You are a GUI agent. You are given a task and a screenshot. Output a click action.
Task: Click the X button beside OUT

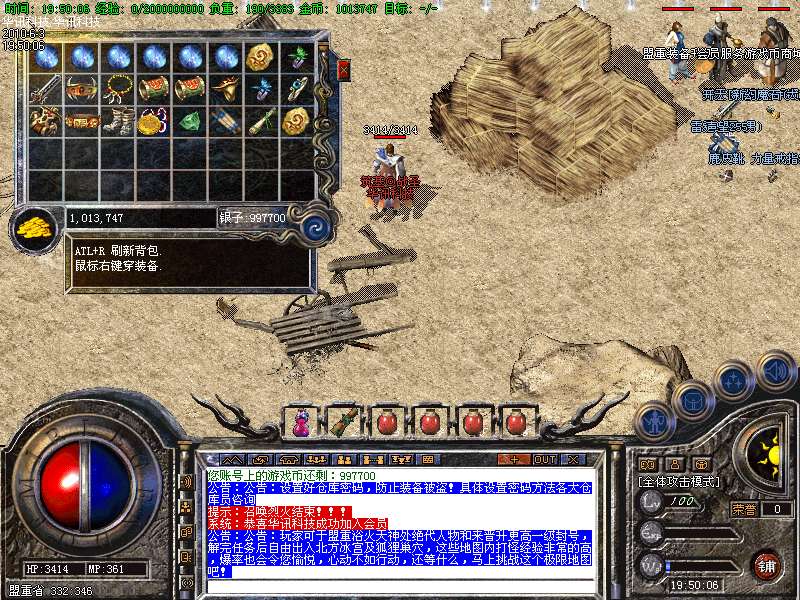(x=573, y=459)
